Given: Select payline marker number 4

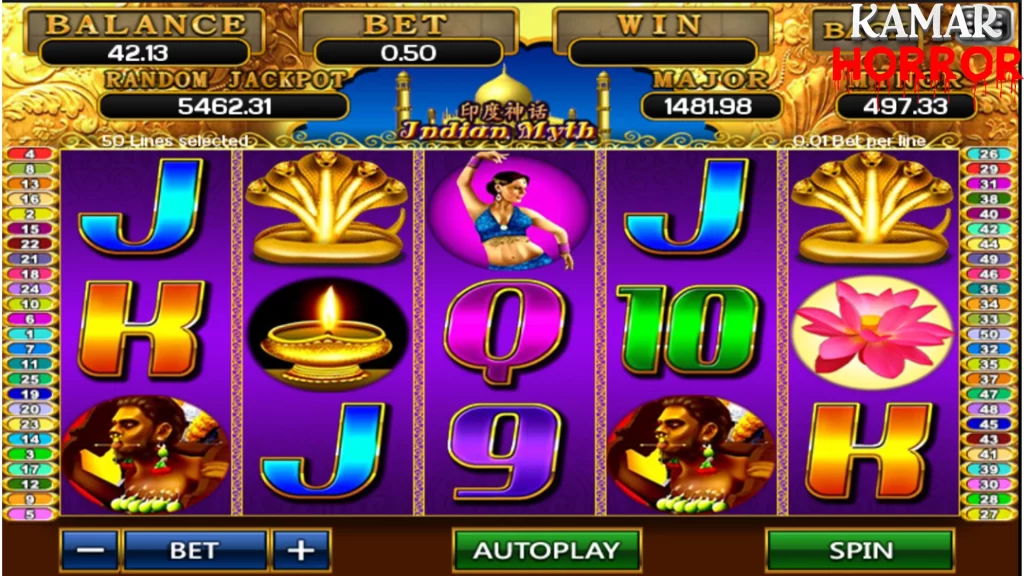Looking at the screenshot, I should (x=30, y=154).
